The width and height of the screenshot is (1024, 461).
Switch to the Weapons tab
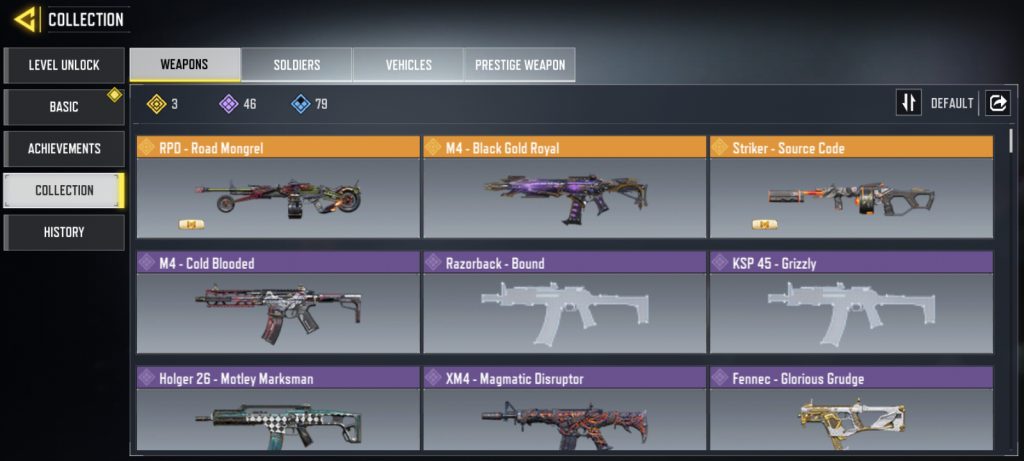[185, 65]
